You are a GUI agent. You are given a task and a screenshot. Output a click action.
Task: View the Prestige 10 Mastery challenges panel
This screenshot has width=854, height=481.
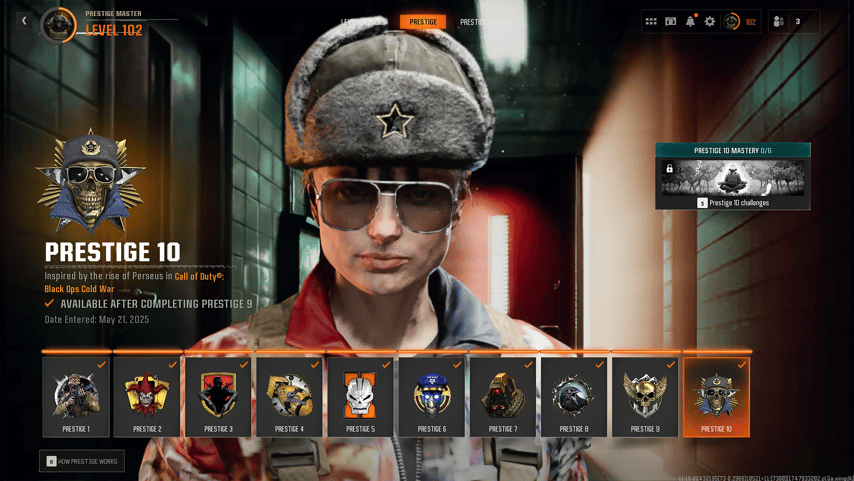(733, 177)
